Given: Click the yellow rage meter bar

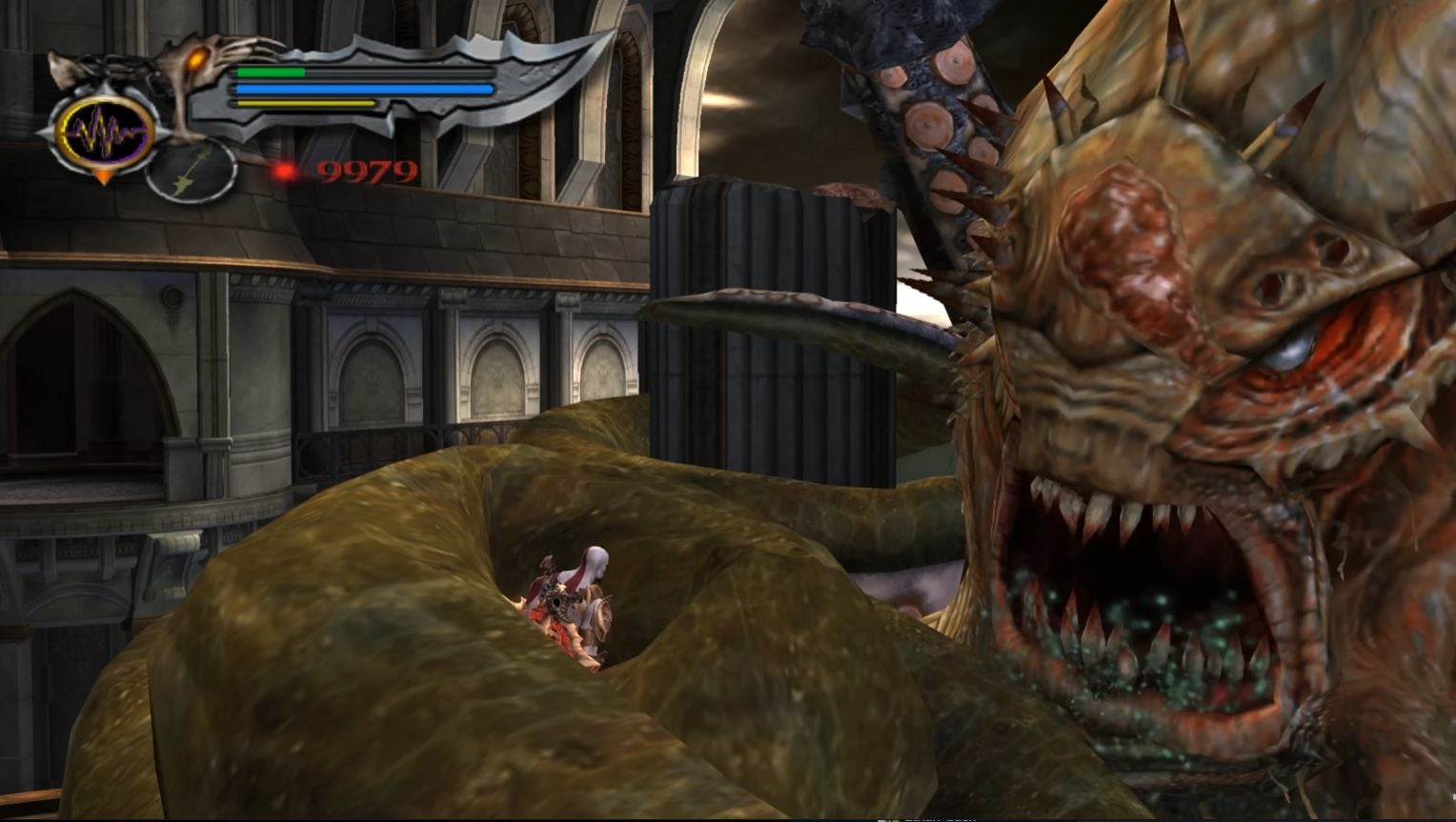Looking at the screenshot, I should pos(305,103).
